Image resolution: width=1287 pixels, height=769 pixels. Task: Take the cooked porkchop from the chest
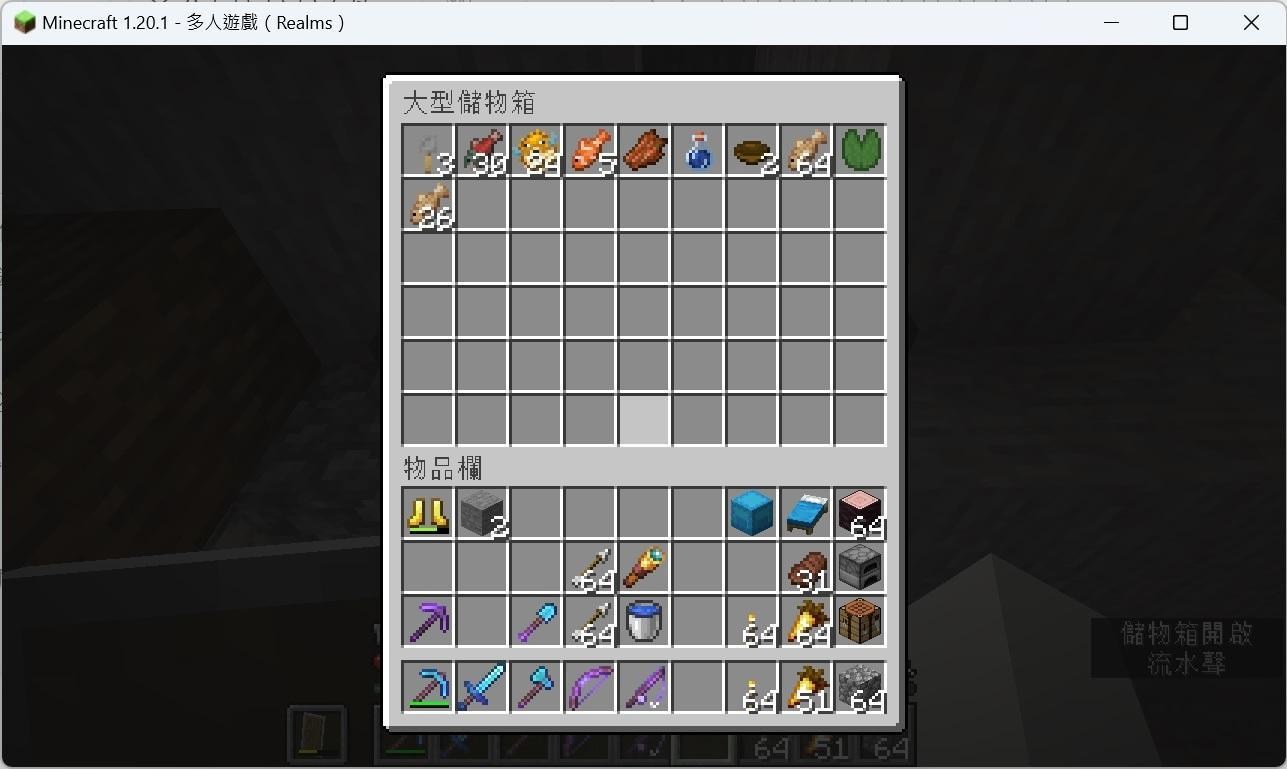(x=643, y=150)
